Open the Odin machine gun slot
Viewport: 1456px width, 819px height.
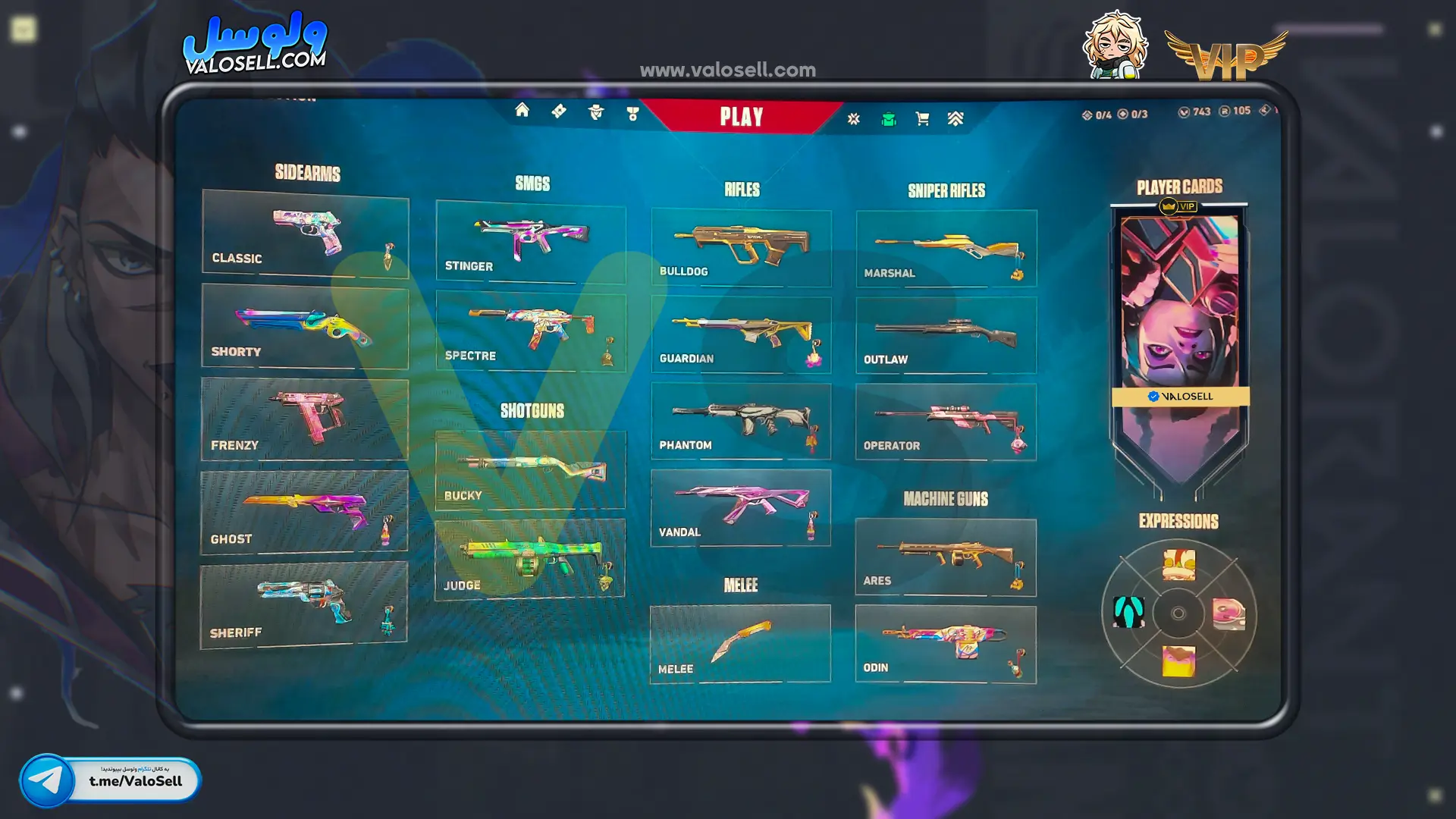click(946, 644)
